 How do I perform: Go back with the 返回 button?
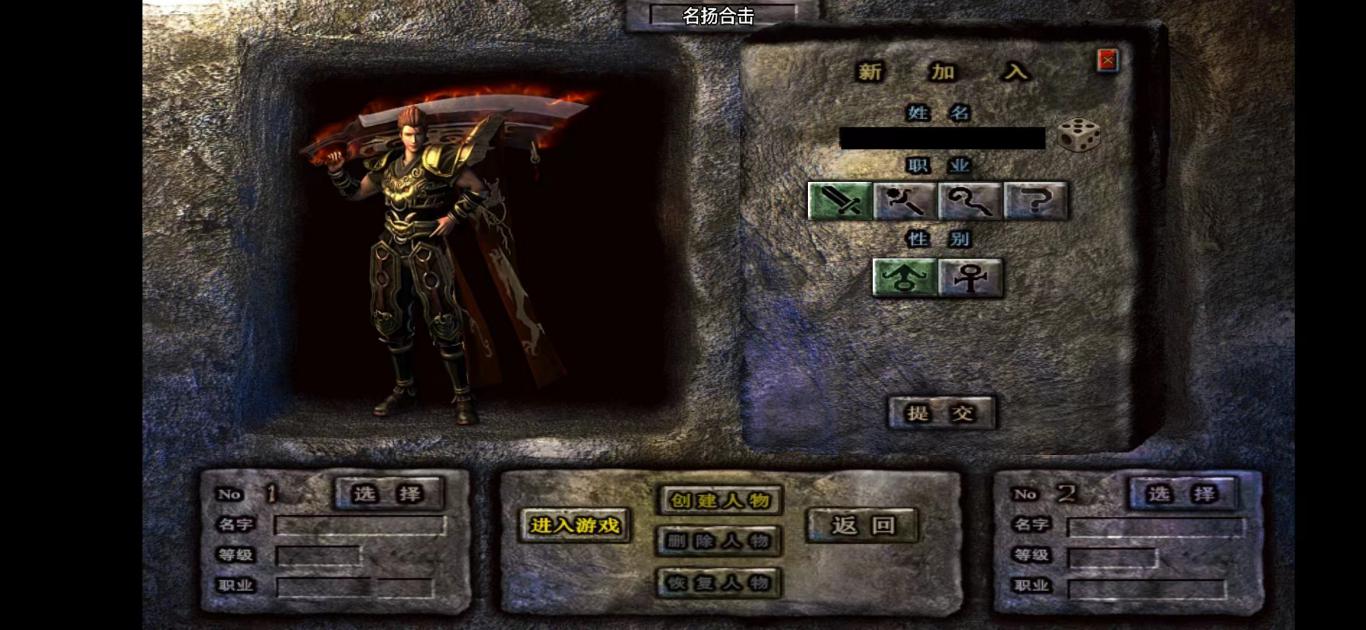pyautogui.click(x=862, y=525)
